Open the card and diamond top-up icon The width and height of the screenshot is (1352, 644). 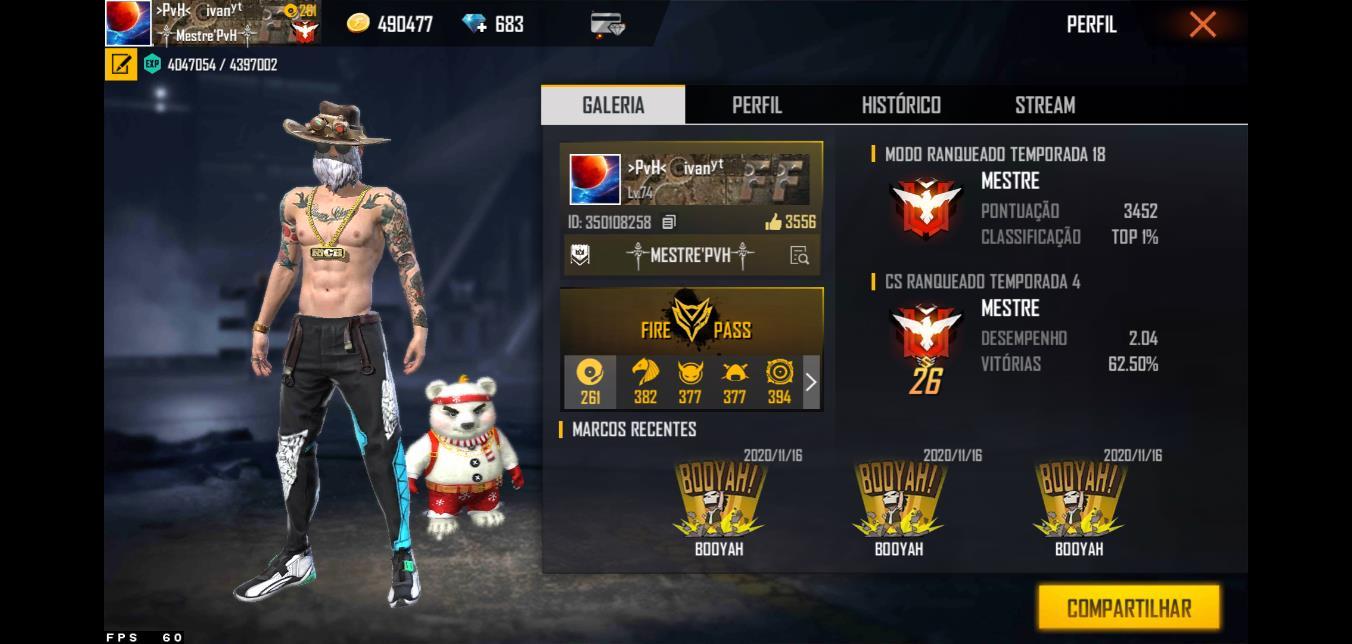pyautogui.click(x=607, y=24)
